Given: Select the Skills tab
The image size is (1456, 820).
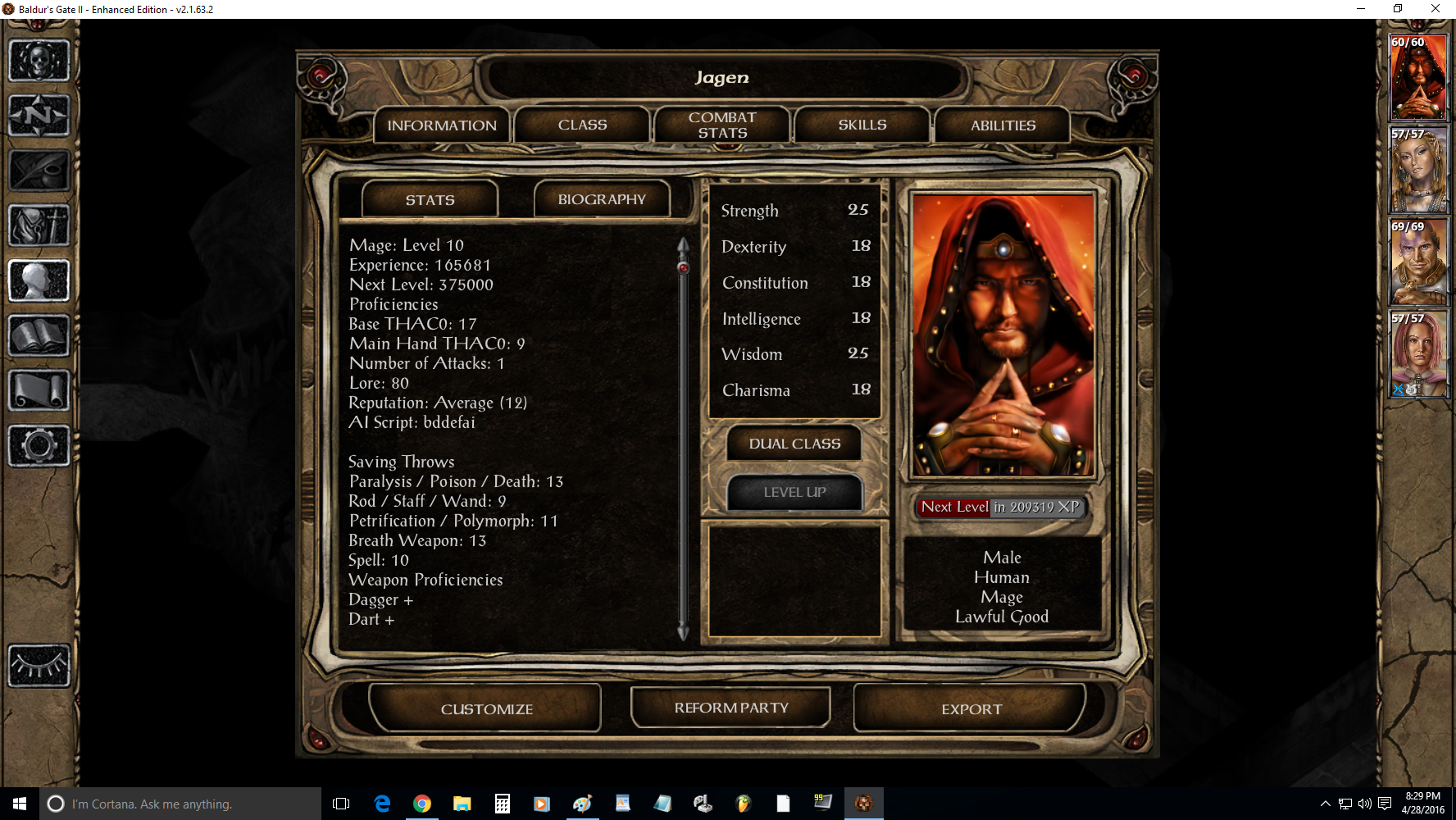Looking at the screenshot, I should pyautogui.click(x=862, y=125).
